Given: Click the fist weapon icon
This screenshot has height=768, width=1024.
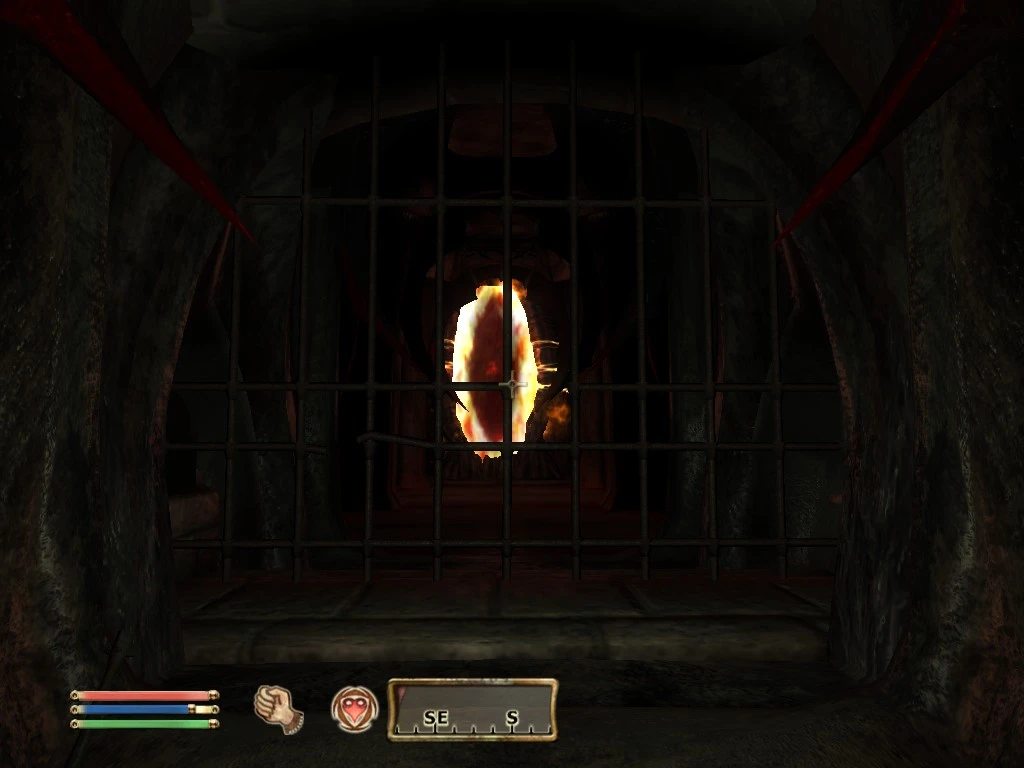Looking at the screenshot, I should tap(278, 709).
